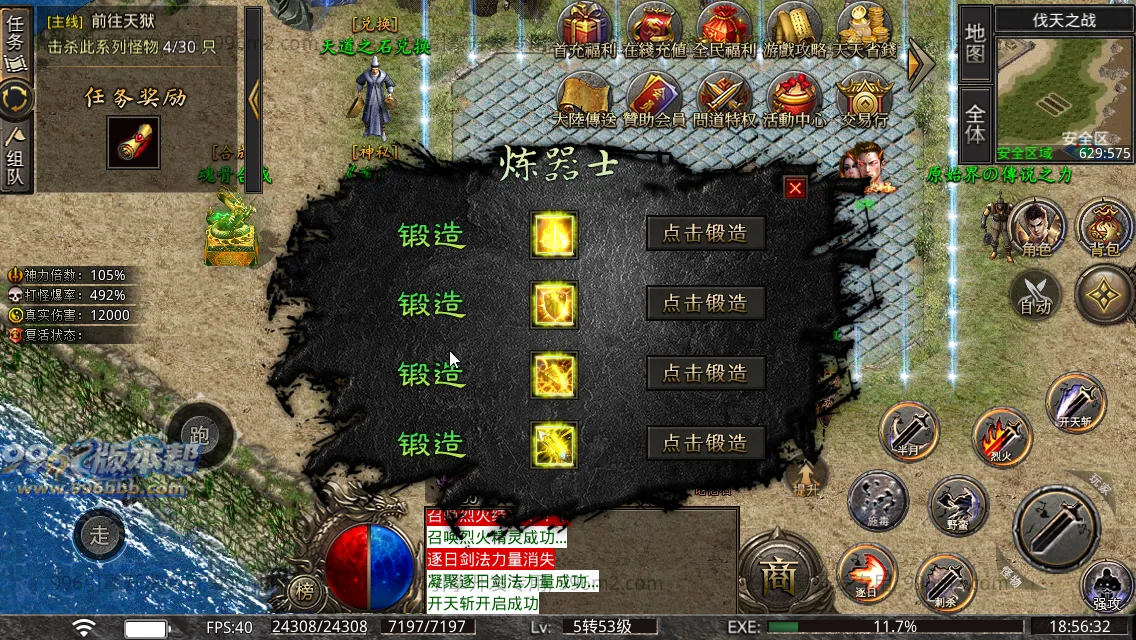Switch to 跑 run mode
The height and width of the screenshot is (640, 1136).
point(200,435)
